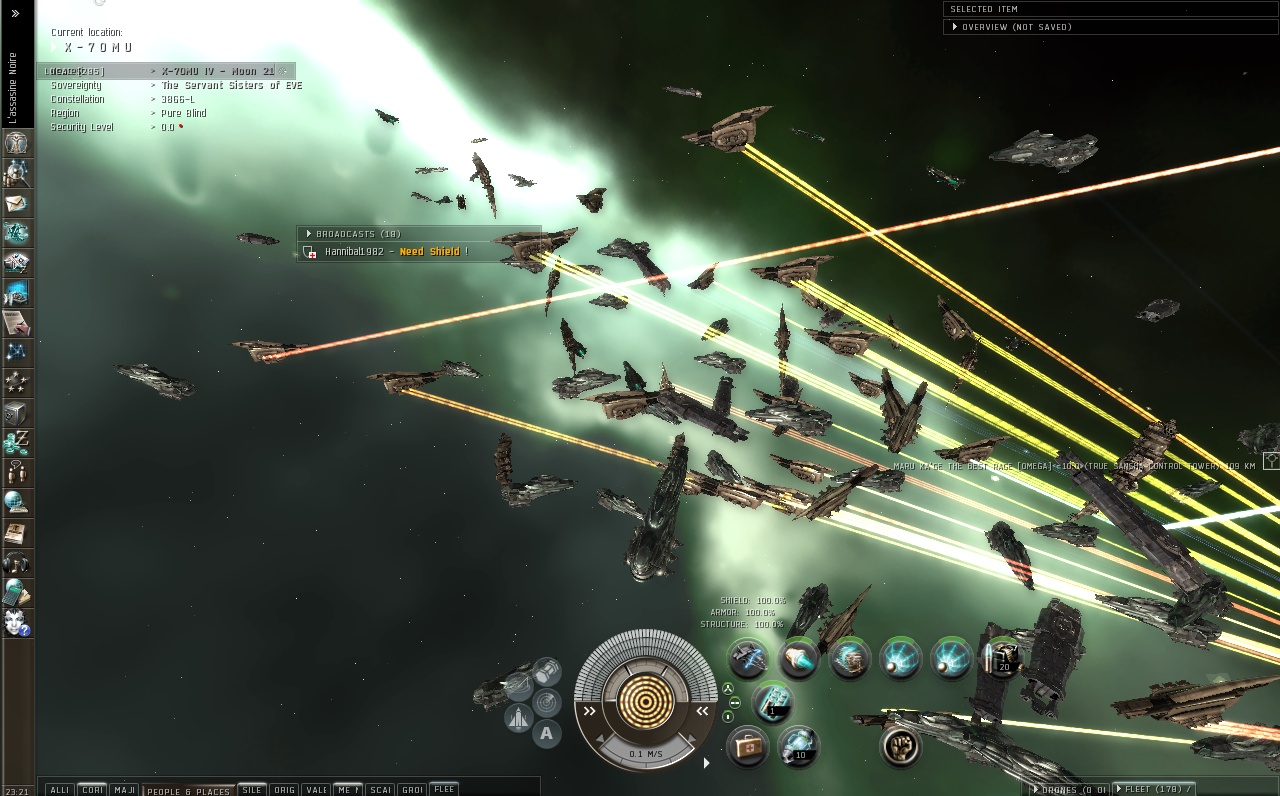Viewport: 1280px width, 796px height.
Task: Open the People & Places tab
Action: [x=188, y=790]
